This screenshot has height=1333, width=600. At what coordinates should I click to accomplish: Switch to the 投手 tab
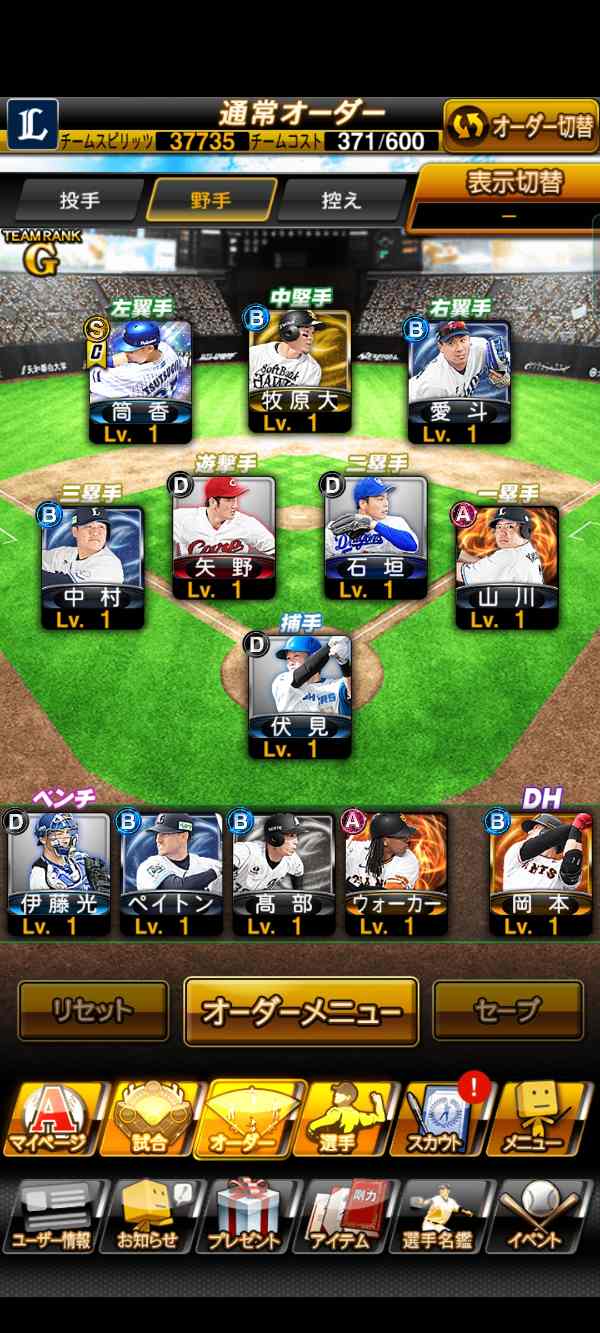click(80, 200)
